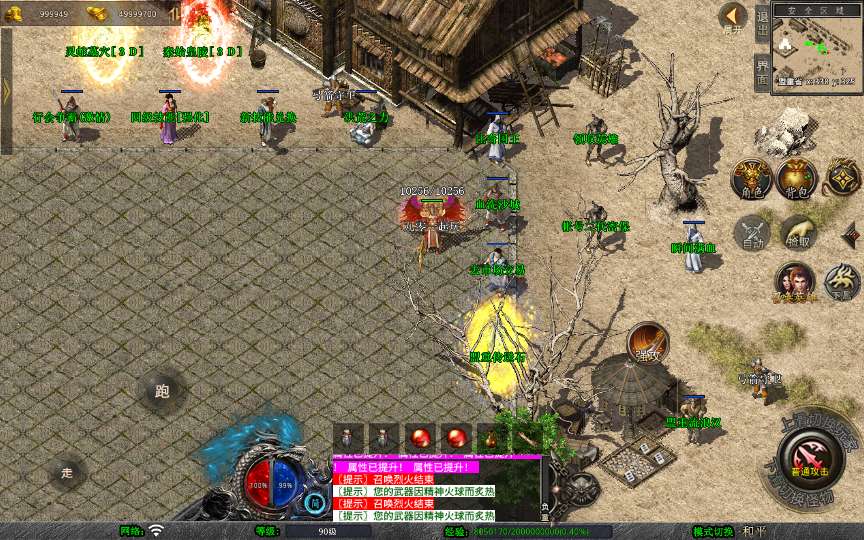Viewport: 864px width, 540px height.
Task: Click the 下马 dismount button
Action: click(x=841, y=282)
